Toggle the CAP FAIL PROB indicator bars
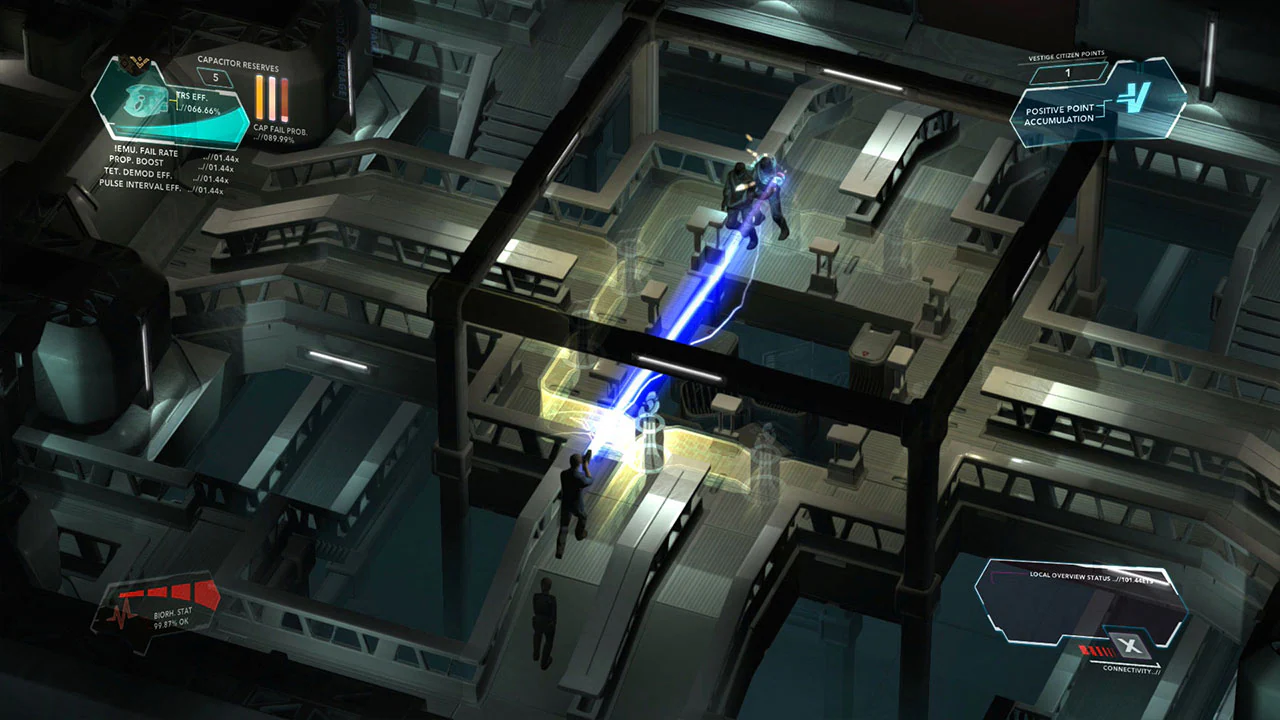The height and width of the screenshot is (720, 1280). click(x=270, y=96)
